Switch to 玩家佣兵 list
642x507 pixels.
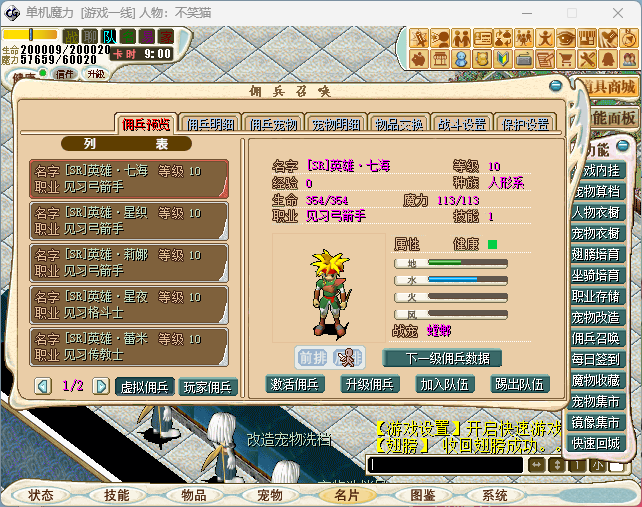point(208,386)
